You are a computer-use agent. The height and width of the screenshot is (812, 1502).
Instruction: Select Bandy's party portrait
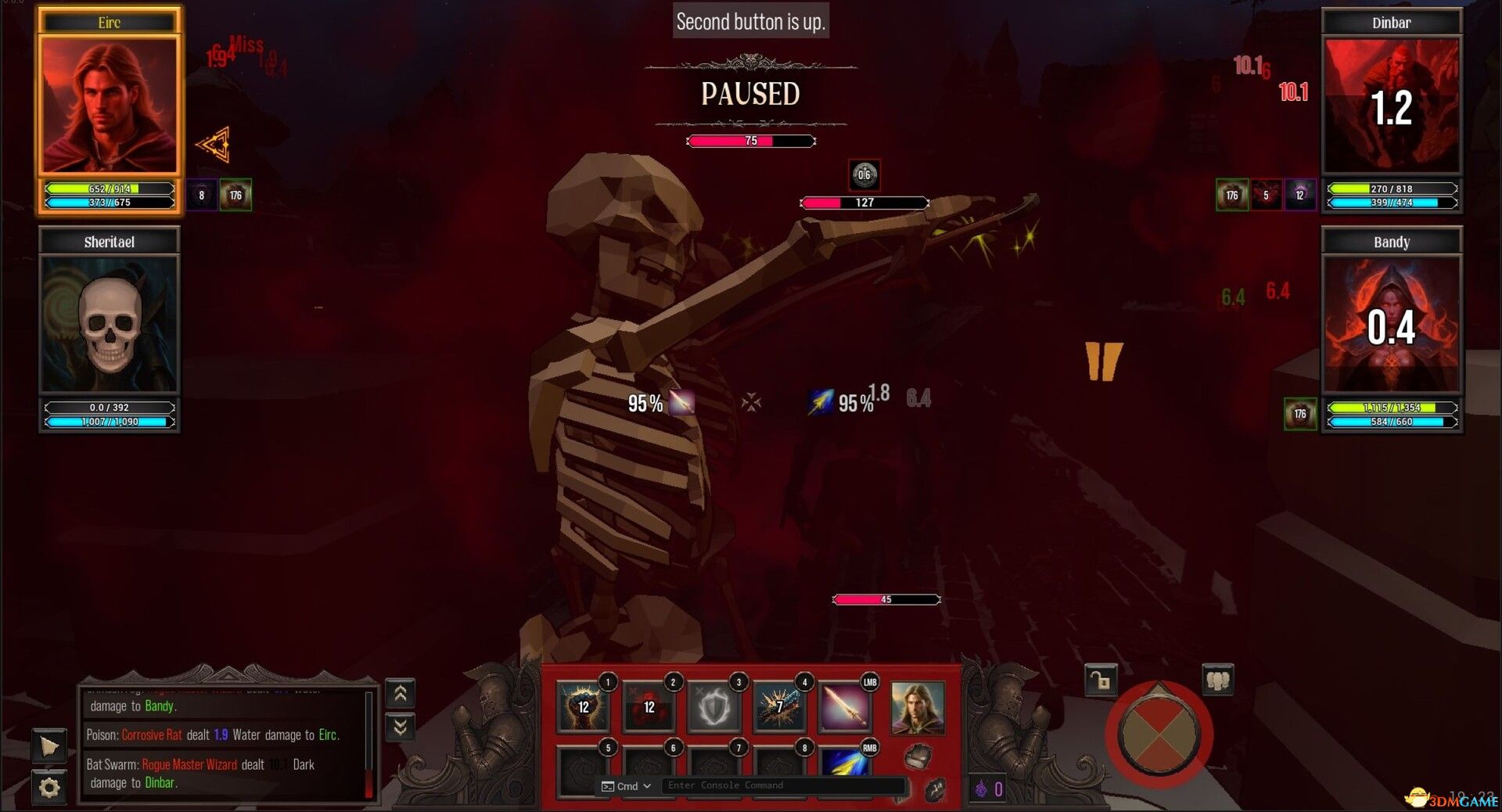point(1391,325)
